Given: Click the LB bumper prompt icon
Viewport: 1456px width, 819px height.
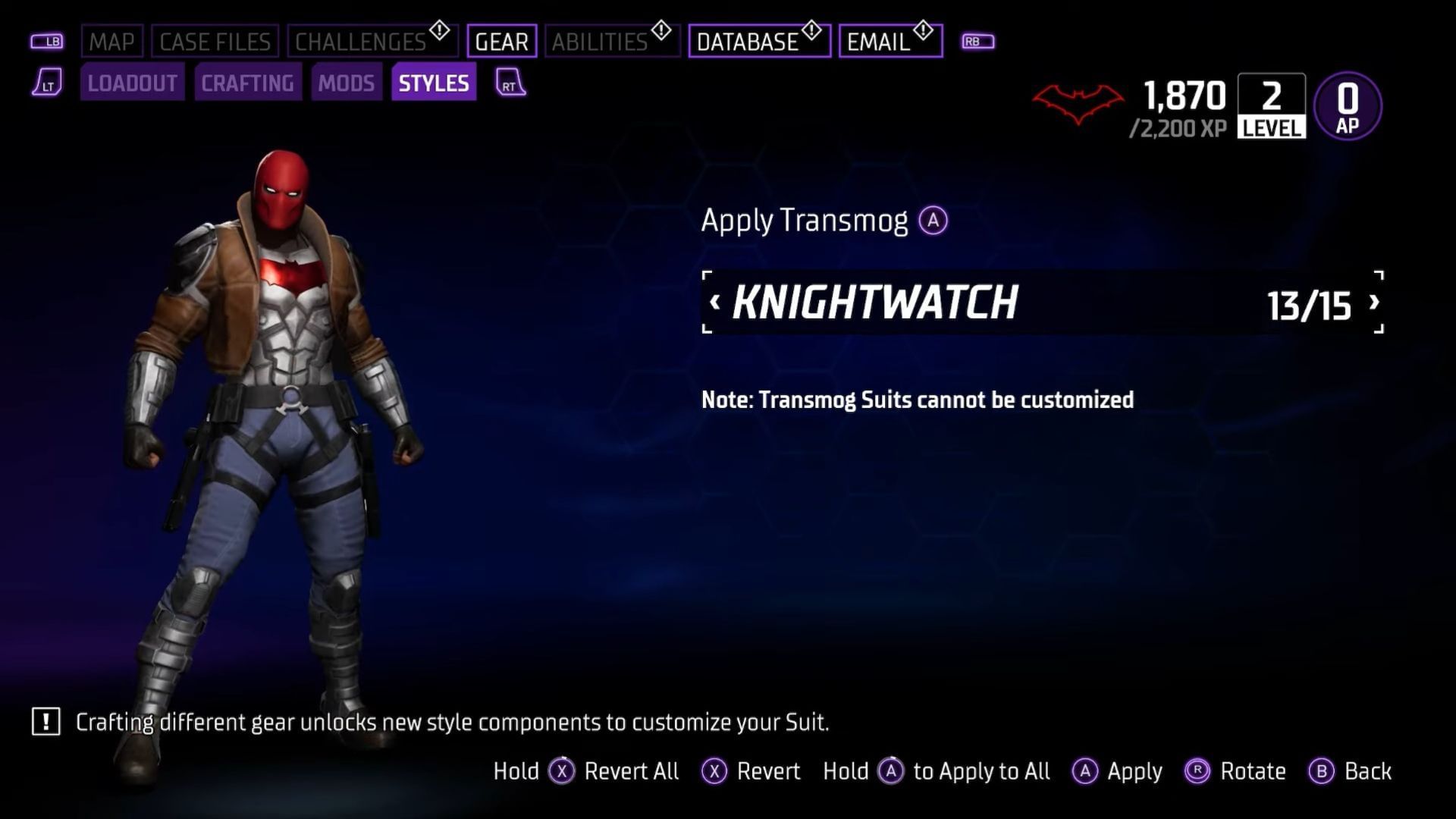Looking at the screenshot, I should pyautogui.click(x=45, y=41).
